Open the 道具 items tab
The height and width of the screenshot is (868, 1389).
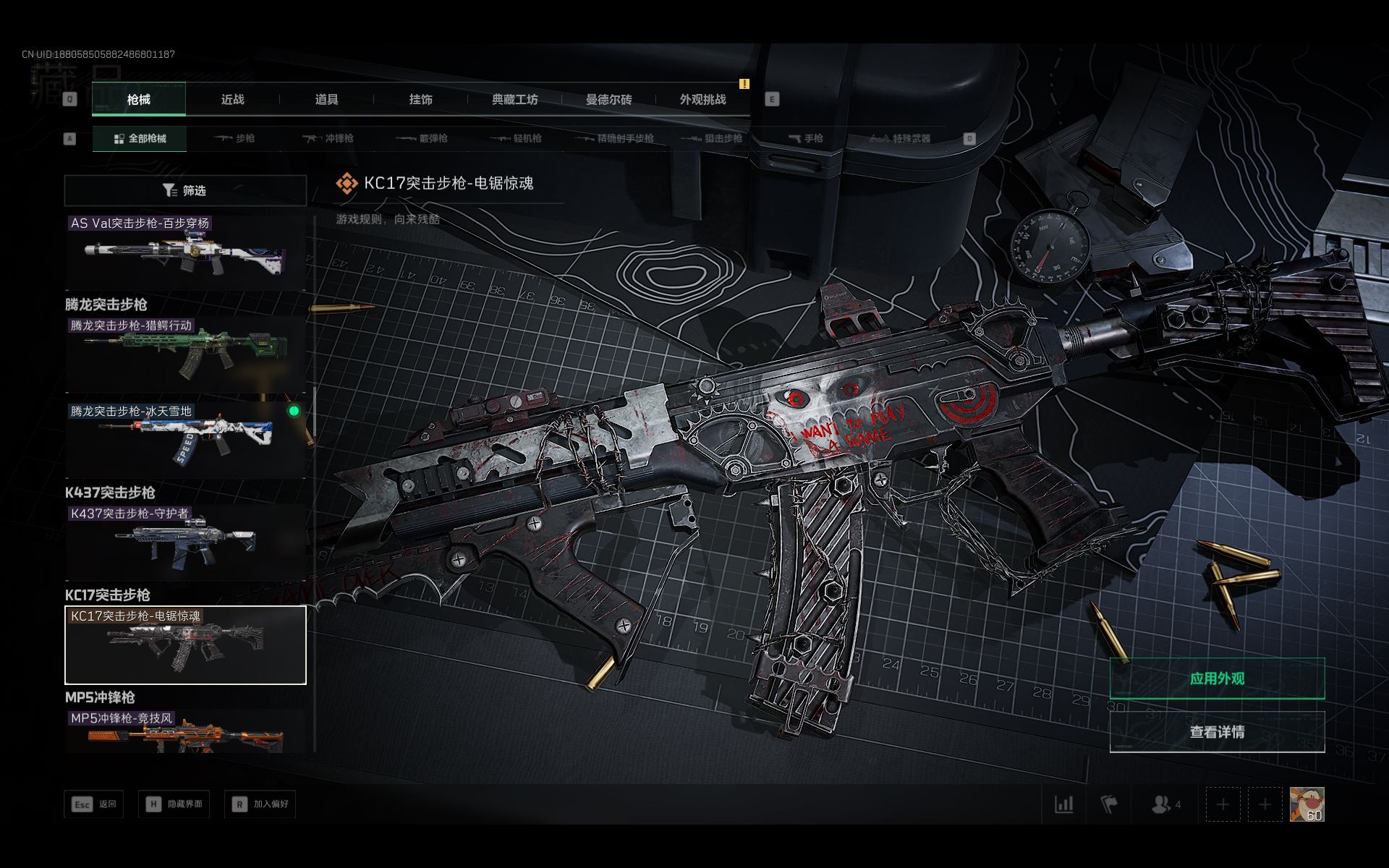click(326, 99)
